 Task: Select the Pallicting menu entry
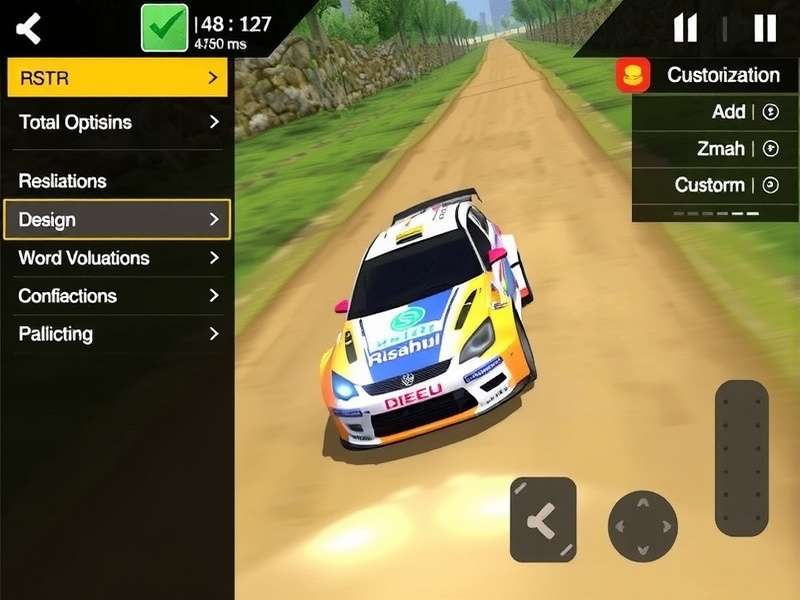117,334
